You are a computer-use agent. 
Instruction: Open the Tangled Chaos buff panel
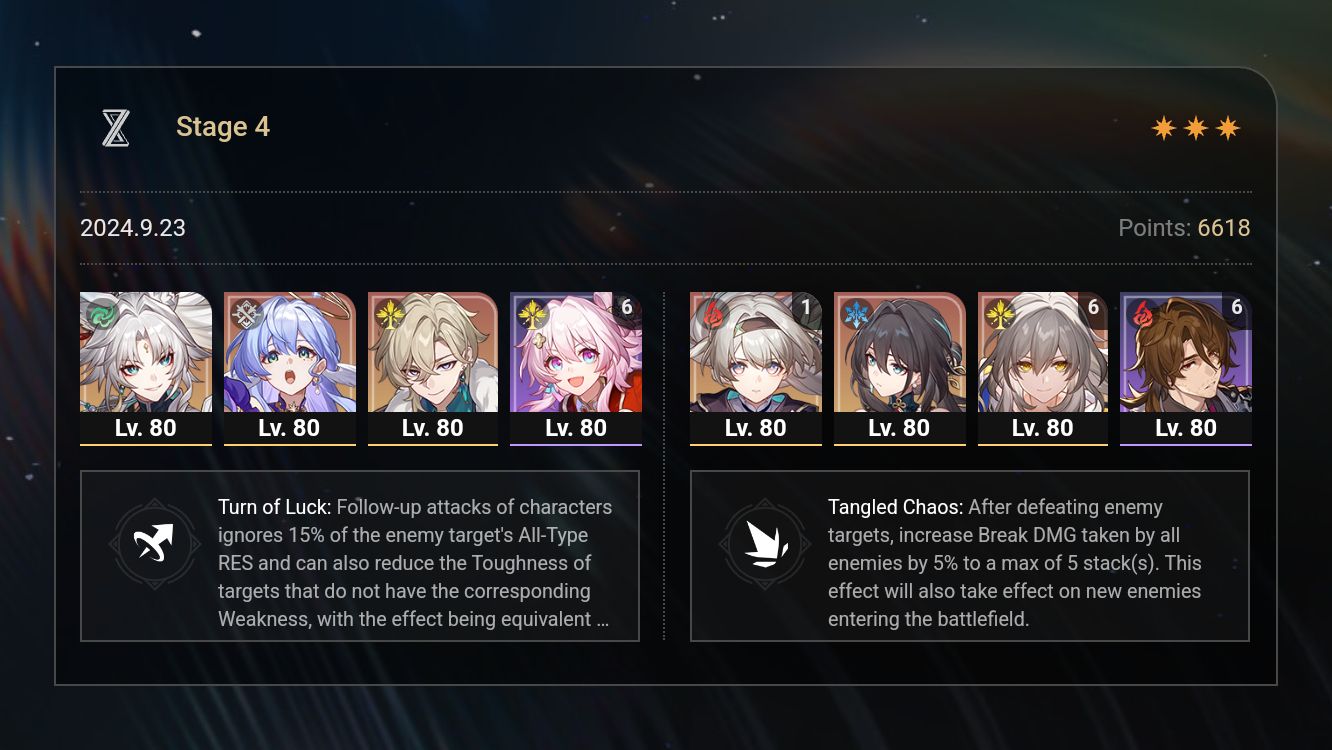(970, 556)
